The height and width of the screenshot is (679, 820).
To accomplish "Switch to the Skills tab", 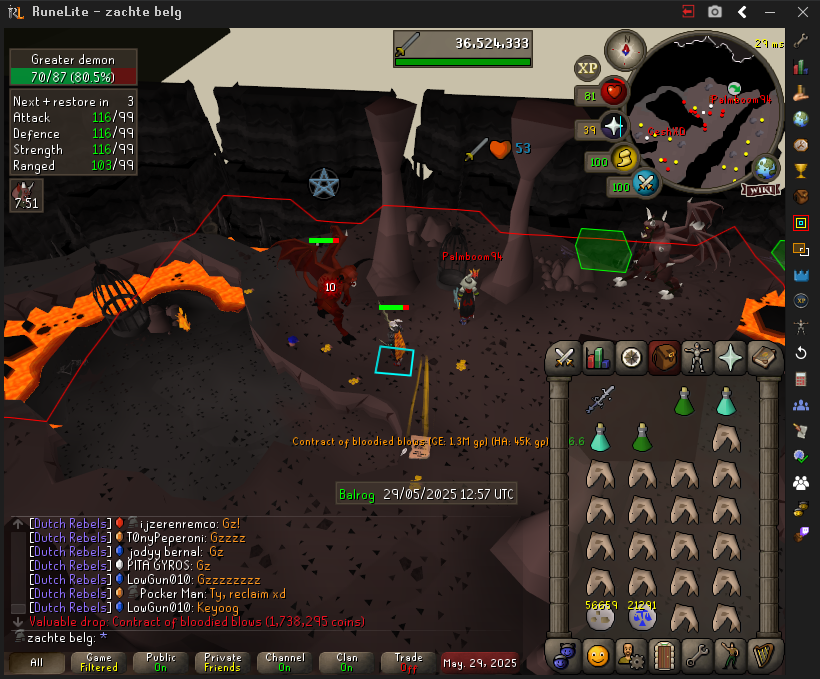I will [597, 357].
